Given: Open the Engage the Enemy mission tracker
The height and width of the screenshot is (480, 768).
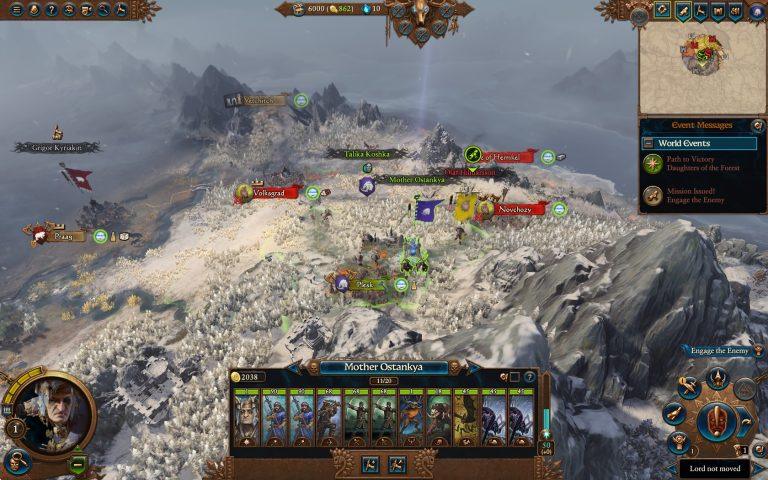Looking at the screenshot, I should (716, 351).
